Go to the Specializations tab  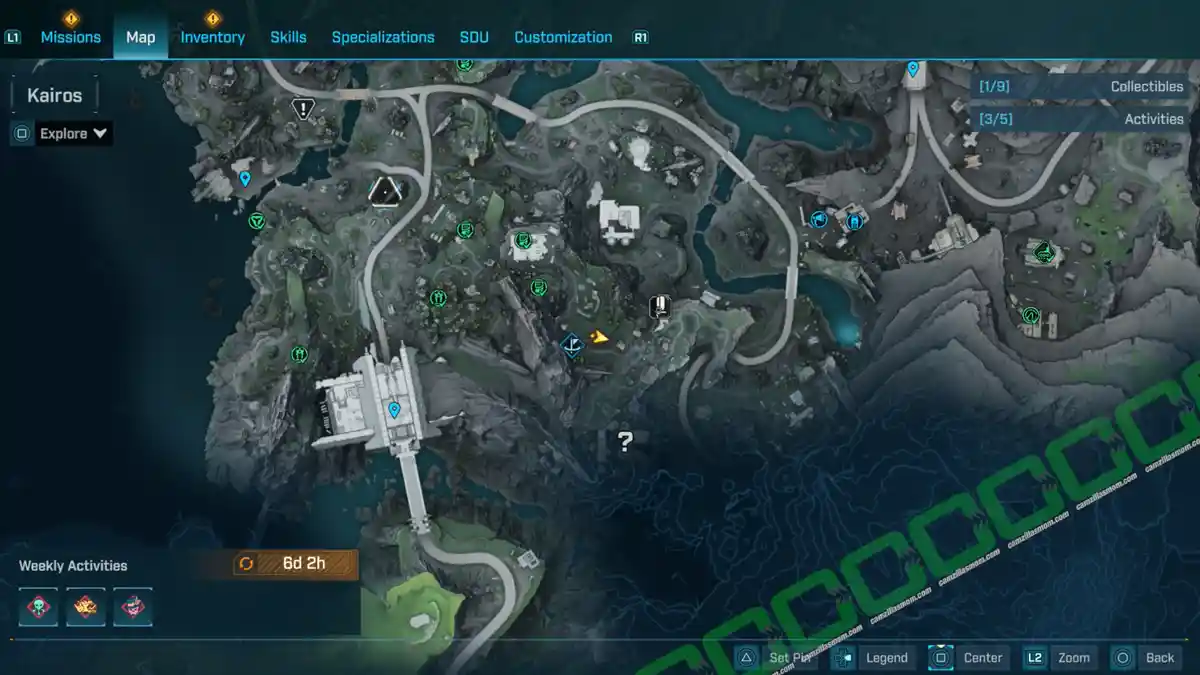point(383,37)
